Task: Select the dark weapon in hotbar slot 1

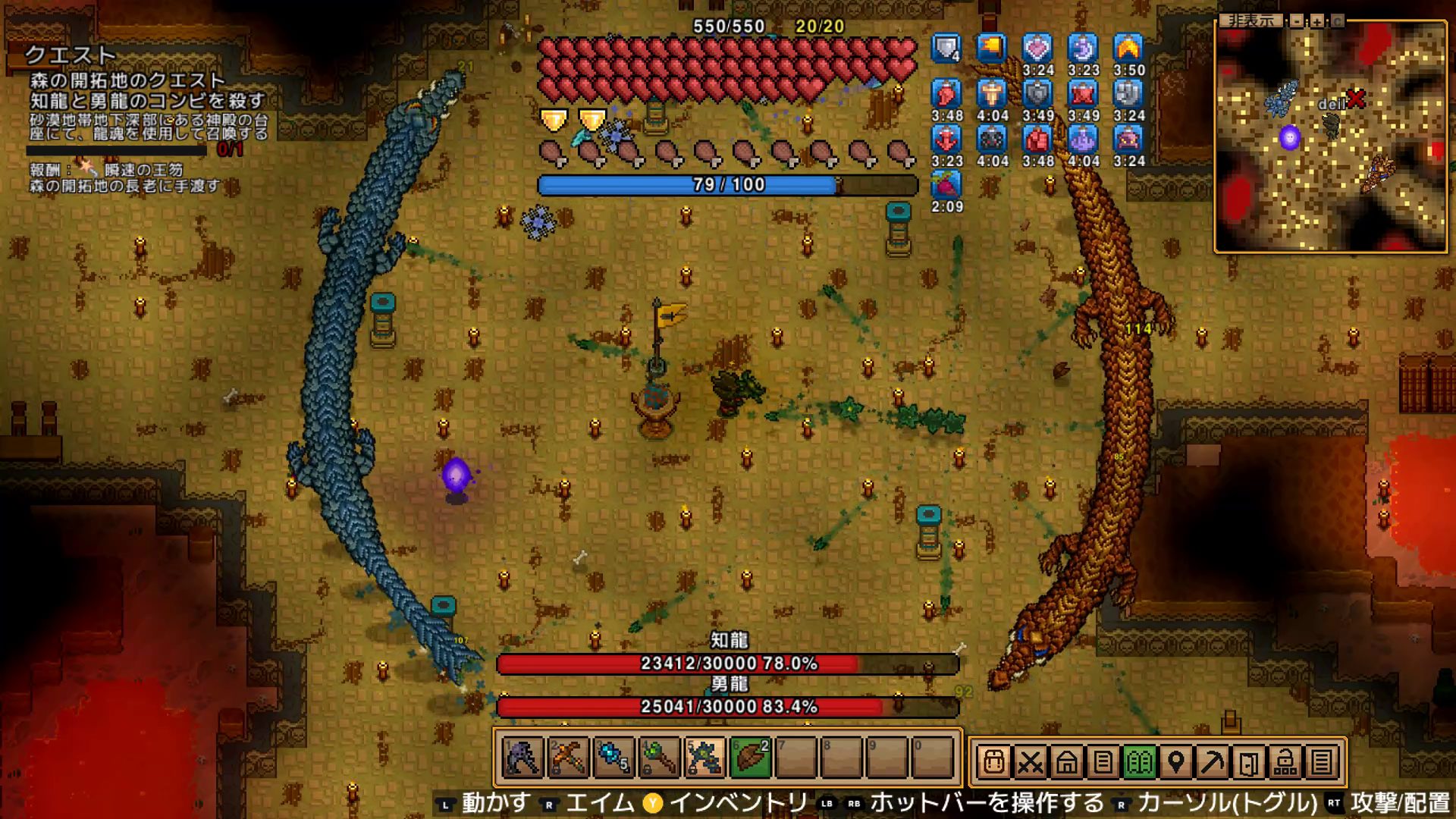Action: click(522, 758)
